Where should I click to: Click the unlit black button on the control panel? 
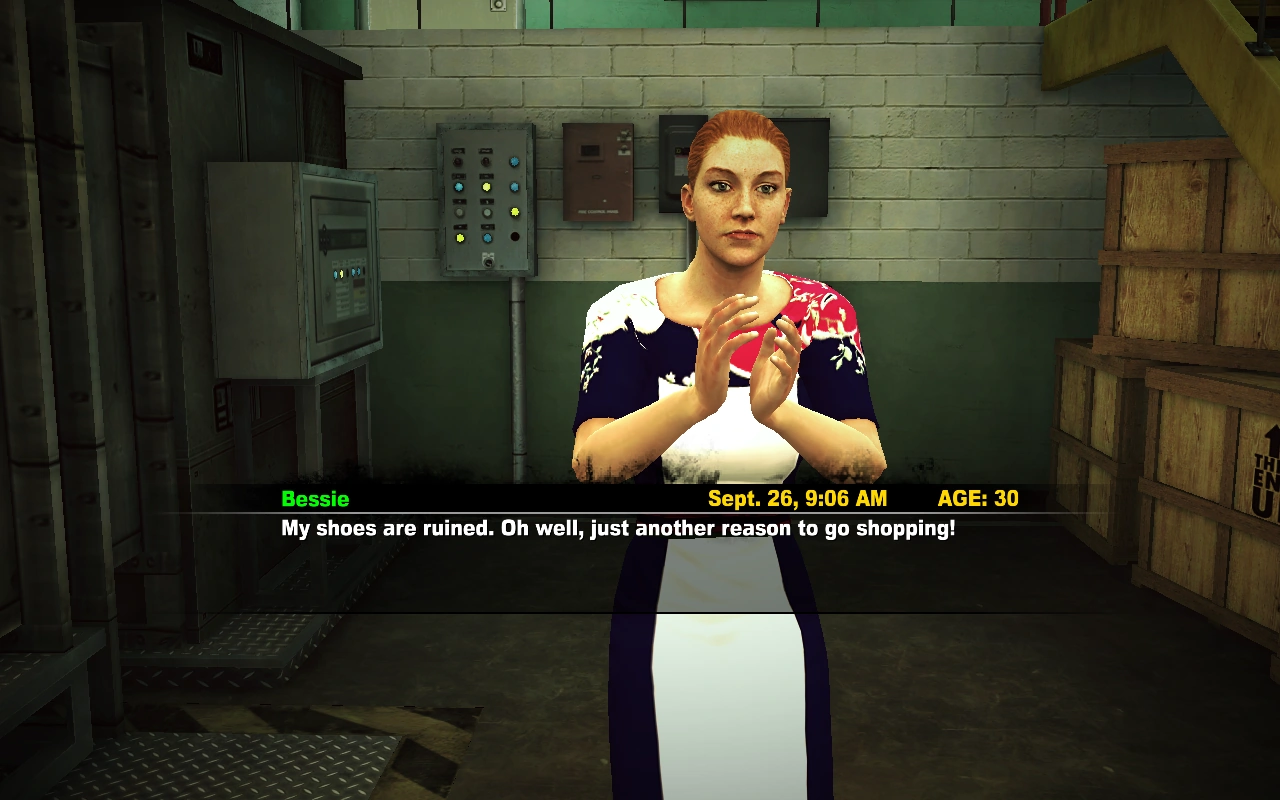click(517, 236)
